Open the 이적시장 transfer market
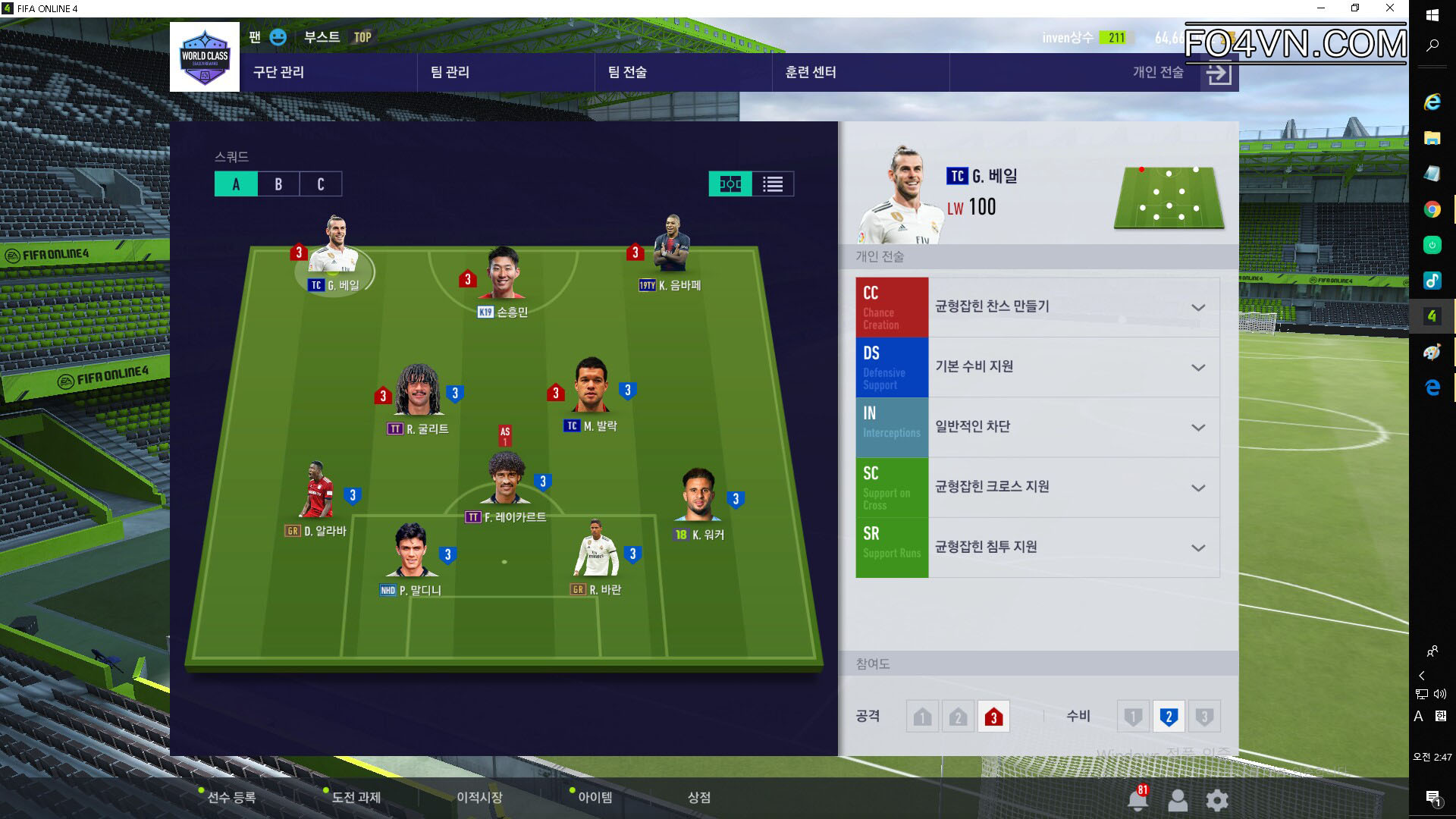Image resolution: width=1456 pixels, height=819 pixels. (479, 797)
